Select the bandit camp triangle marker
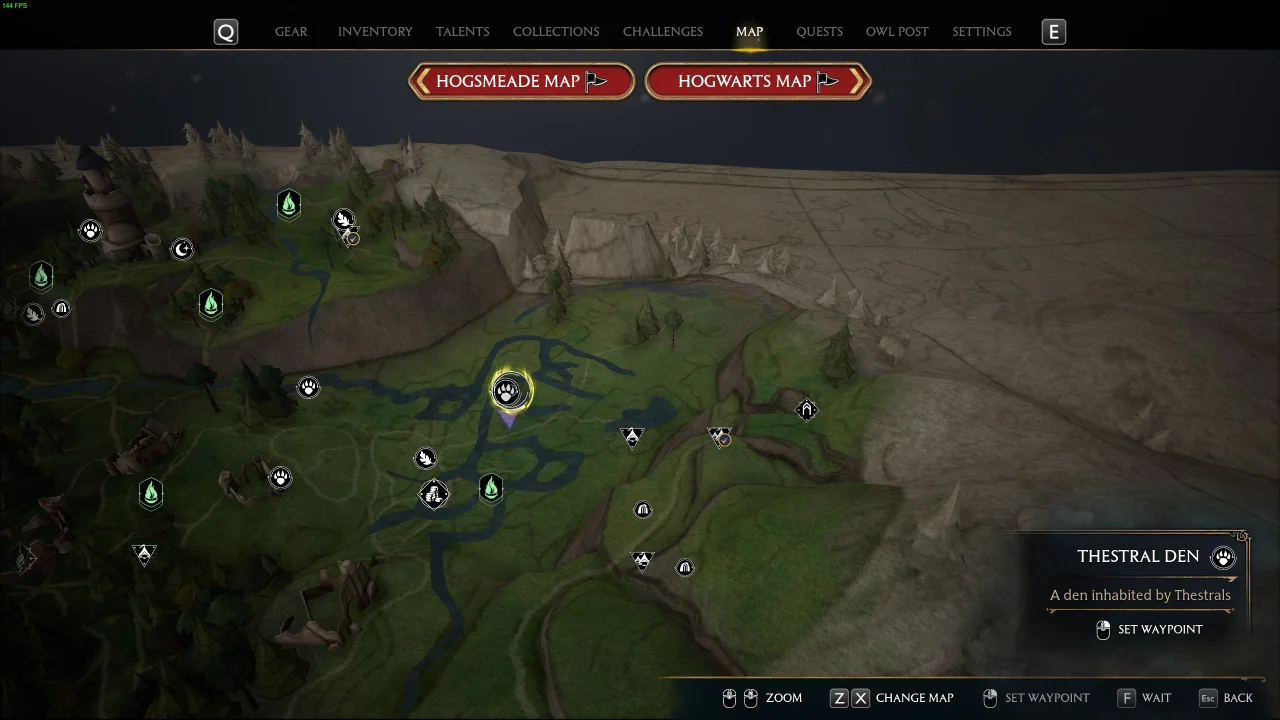The image size is (1280, 720). pyautogui.click(x=632, y=437)
